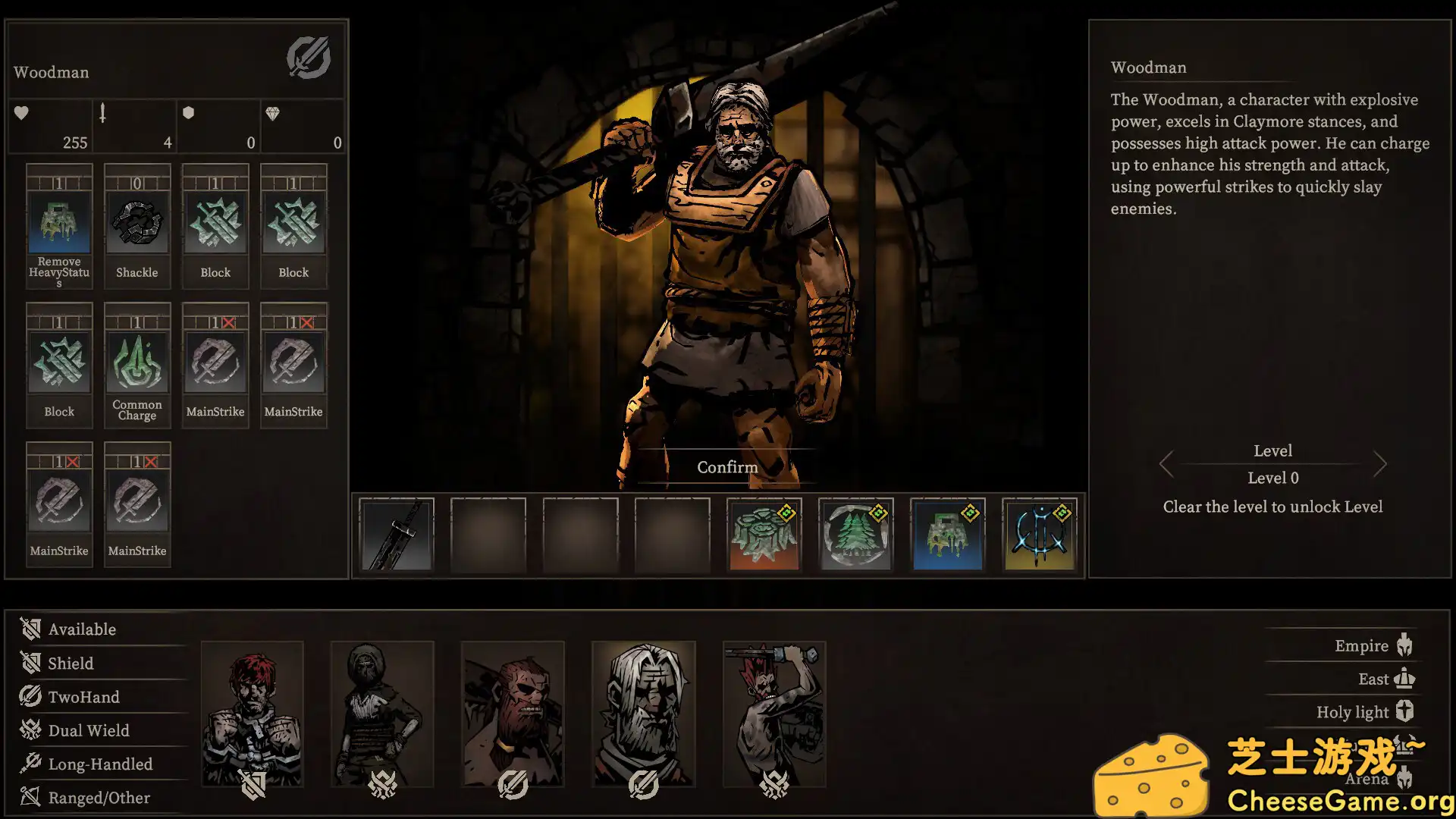Viewport: 1456px width, 819px height.
Task: Show Long-Handled weapon characters
Action: pos(100,764)
